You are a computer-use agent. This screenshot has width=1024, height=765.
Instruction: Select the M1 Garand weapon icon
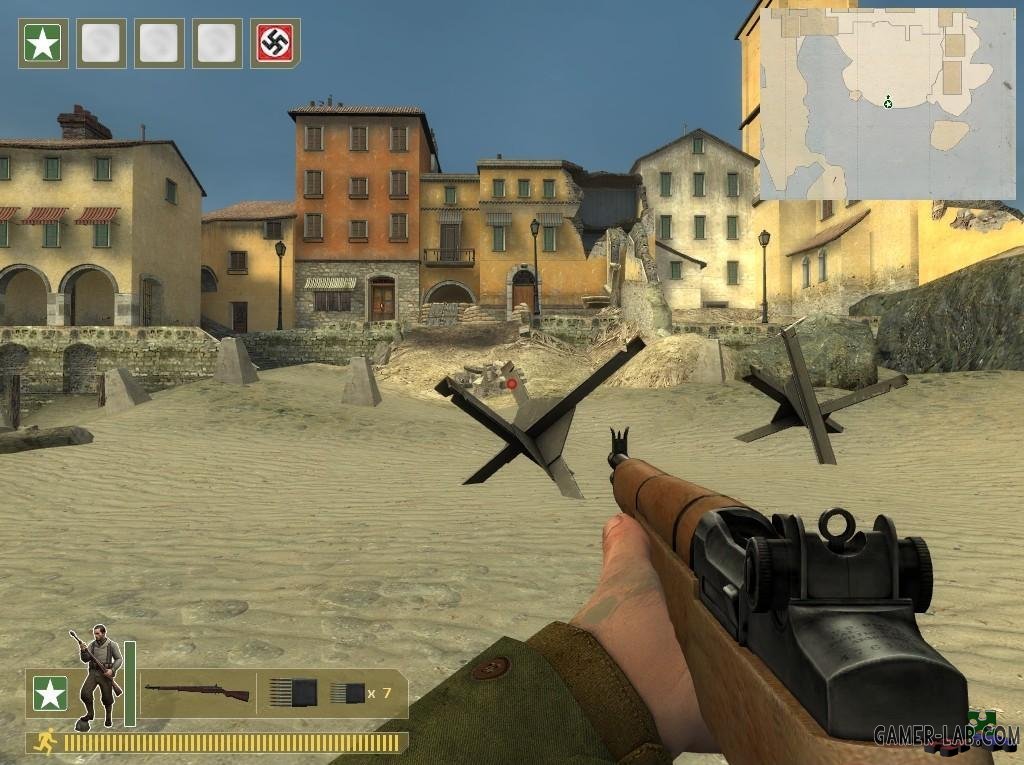click(197, 691)
